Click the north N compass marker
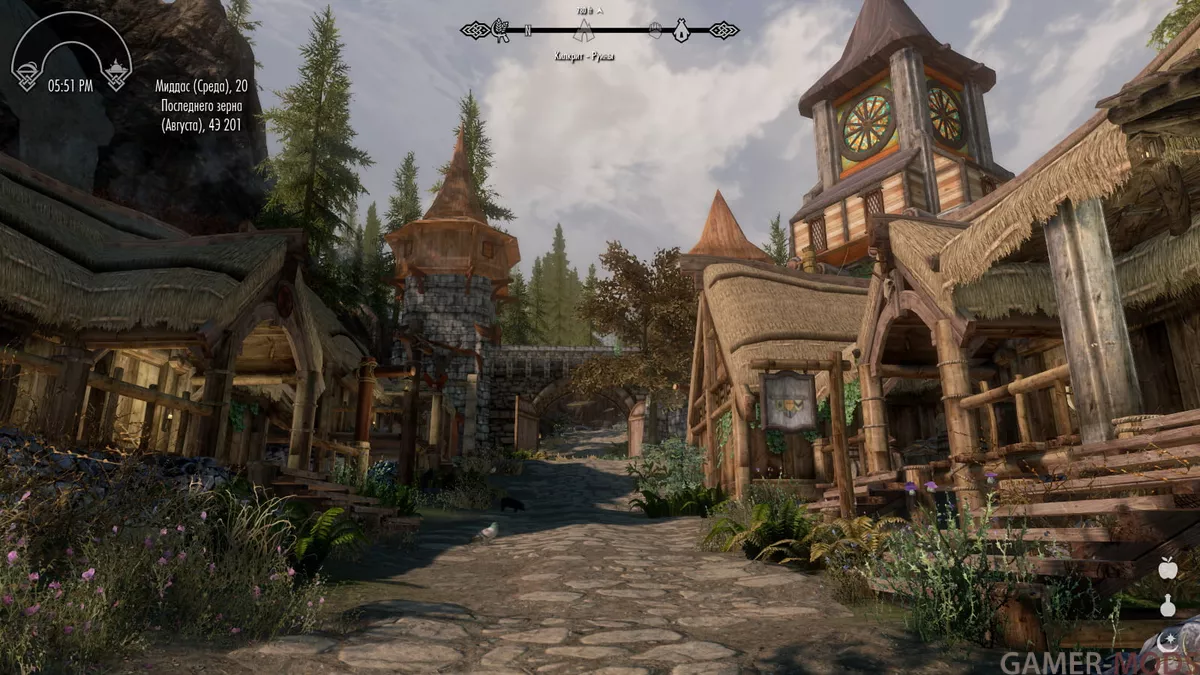 pyautogui.click(x=527, y=31)
